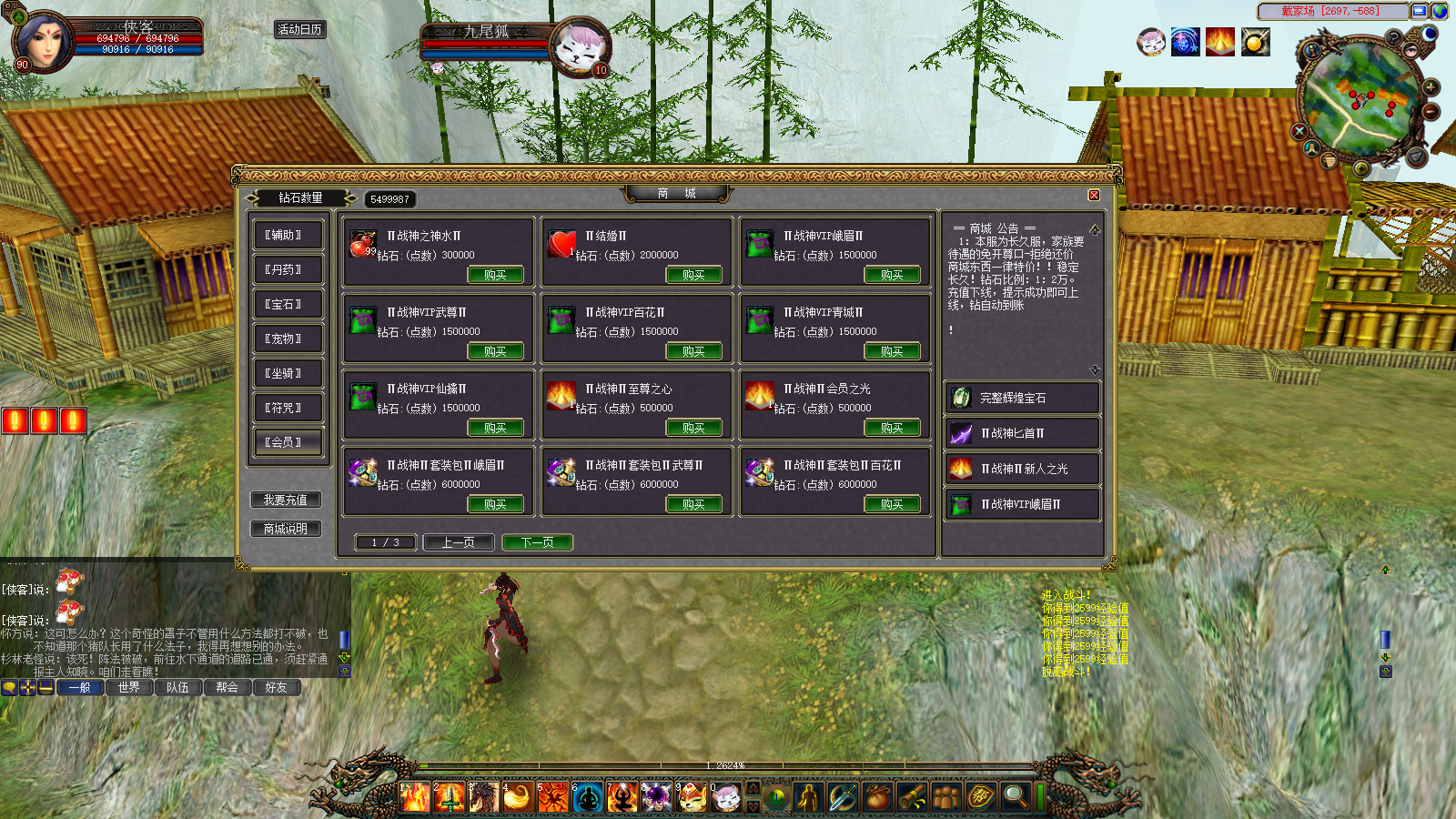1456x819 pixels.
Task: Show the 宠物 shop category
Action: click(288, 339)
